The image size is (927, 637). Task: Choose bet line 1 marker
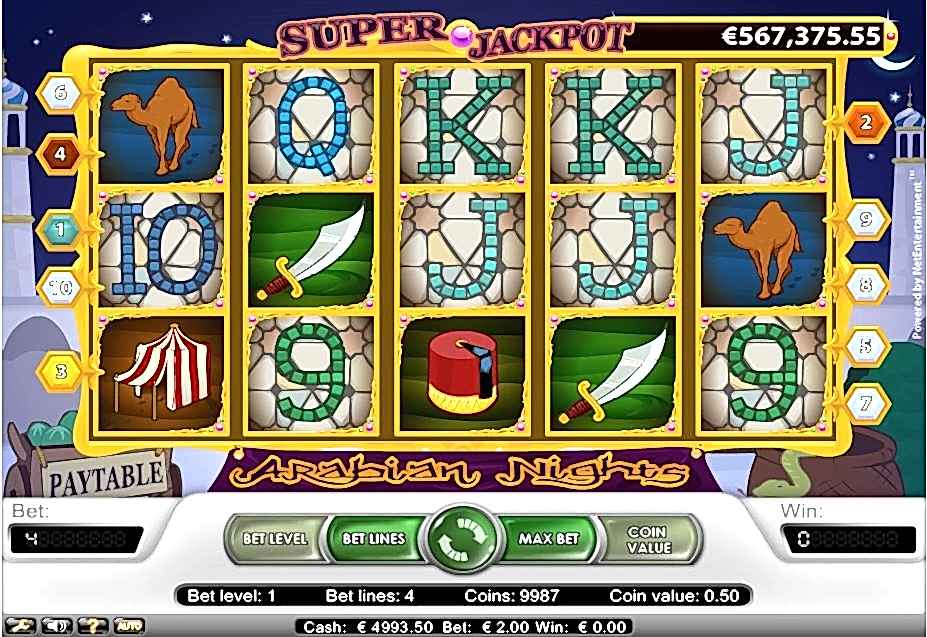coord(59,230)
